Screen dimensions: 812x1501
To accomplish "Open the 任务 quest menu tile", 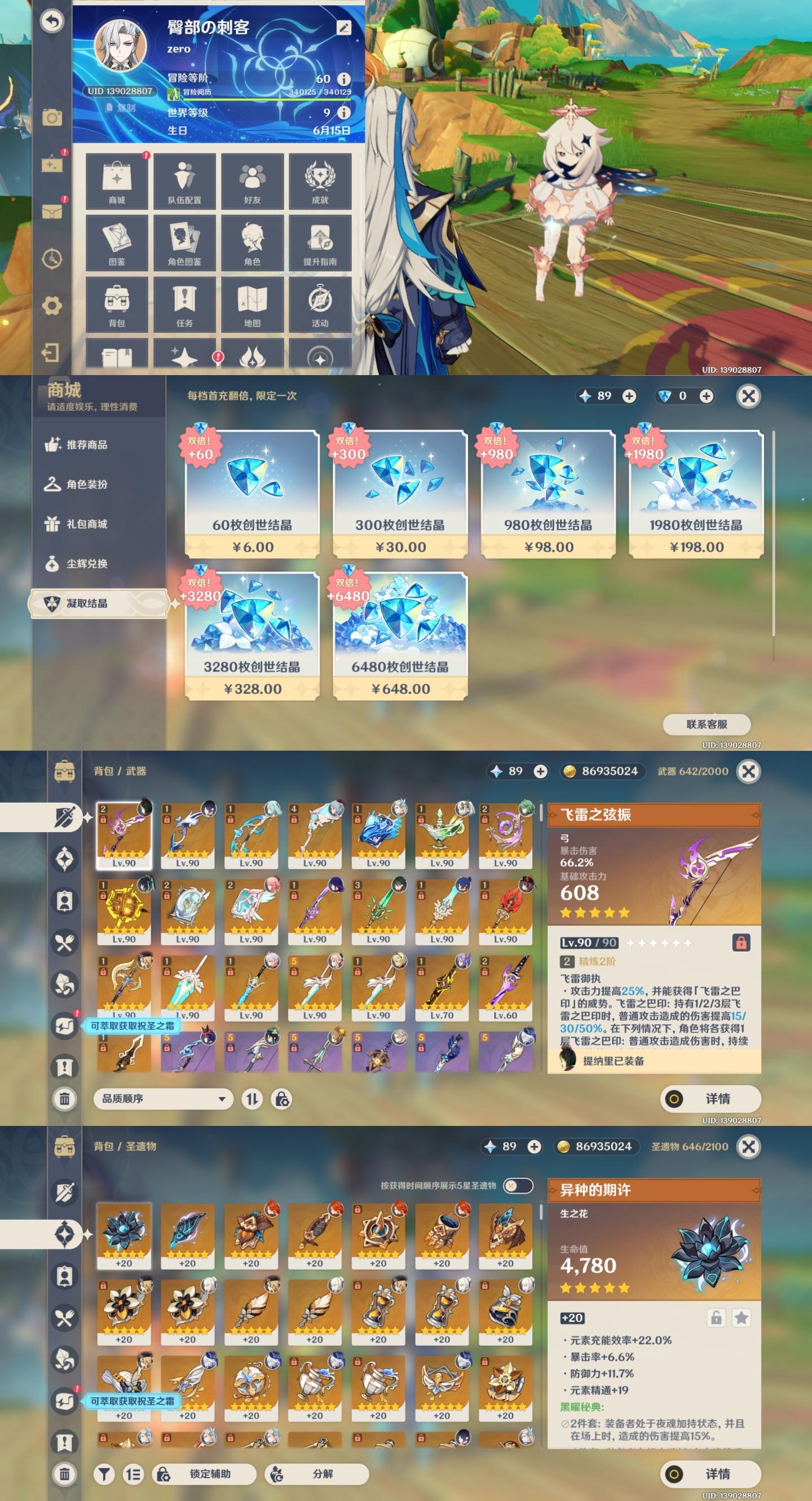I will 184,304.
